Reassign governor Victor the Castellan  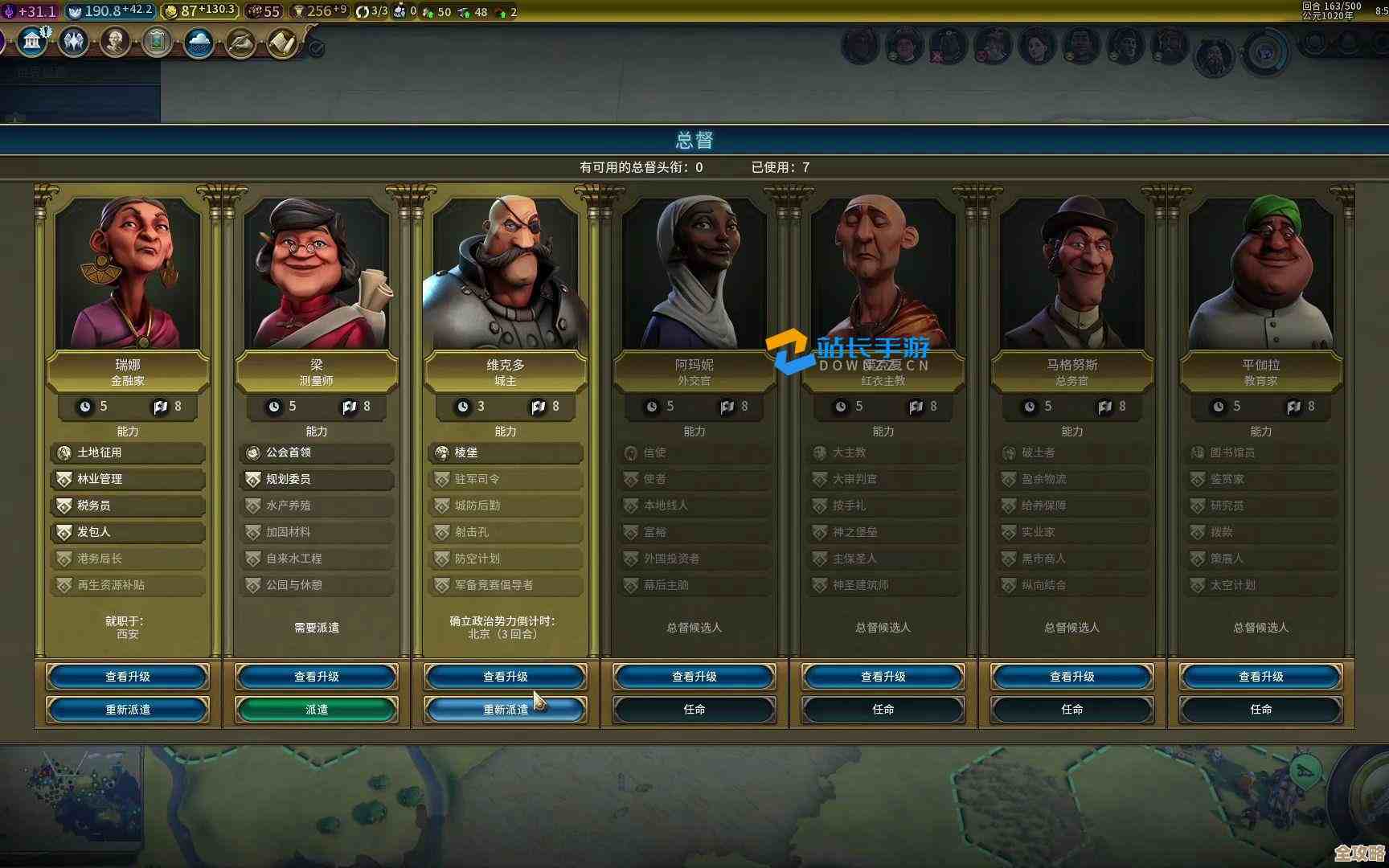coord(506,710)
